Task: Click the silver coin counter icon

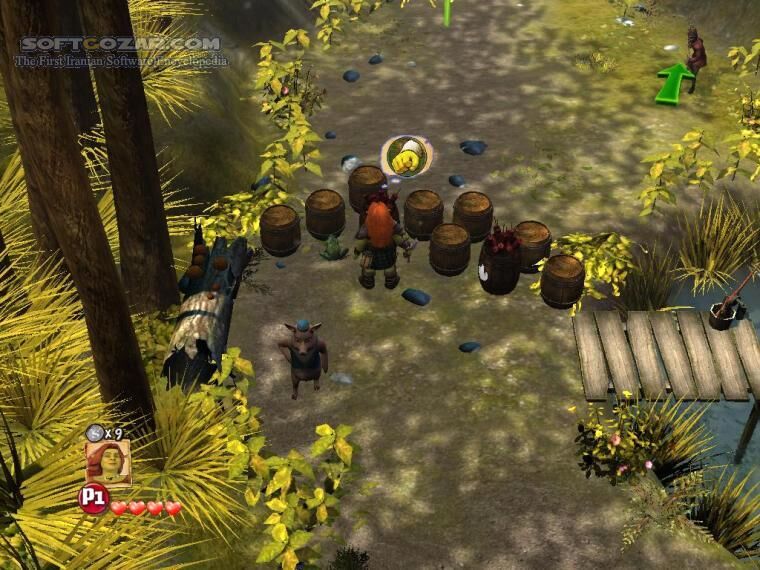Action: [x=93, y=432]
